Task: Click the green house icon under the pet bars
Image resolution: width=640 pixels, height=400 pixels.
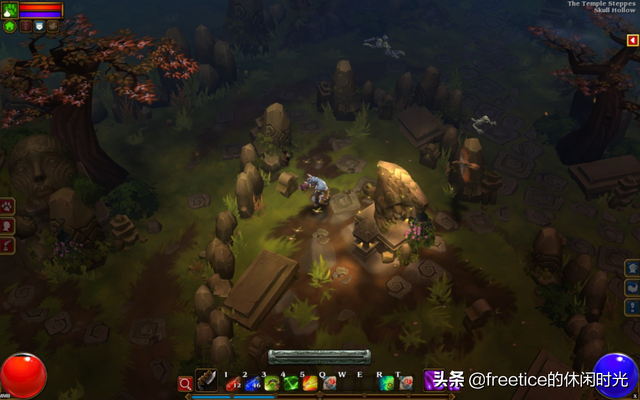Action: point(10,27)
